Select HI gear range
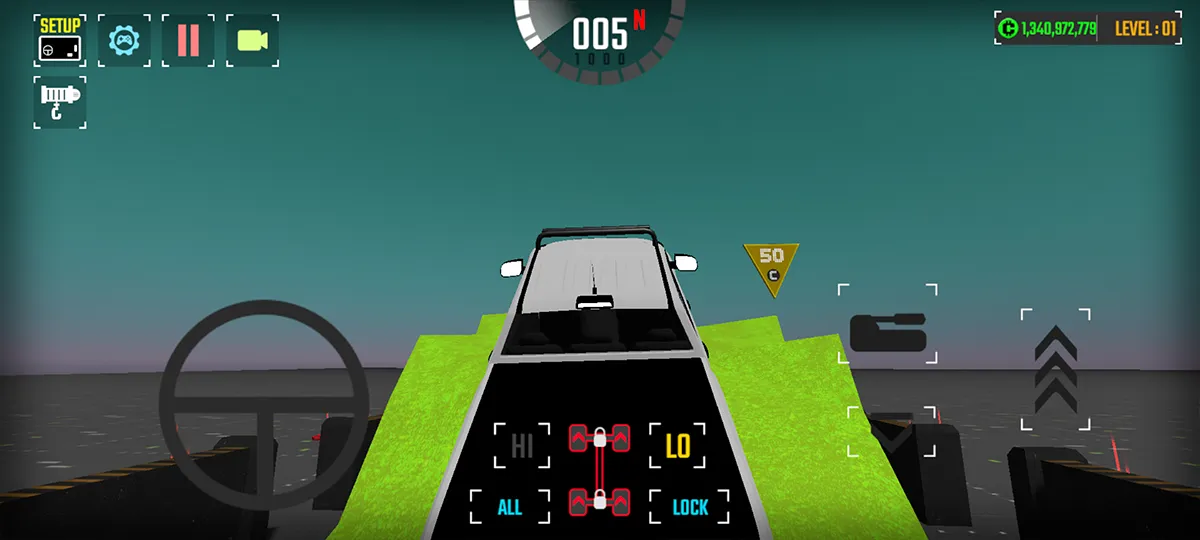Screen dimensions: 1200x540 (522, 445)
